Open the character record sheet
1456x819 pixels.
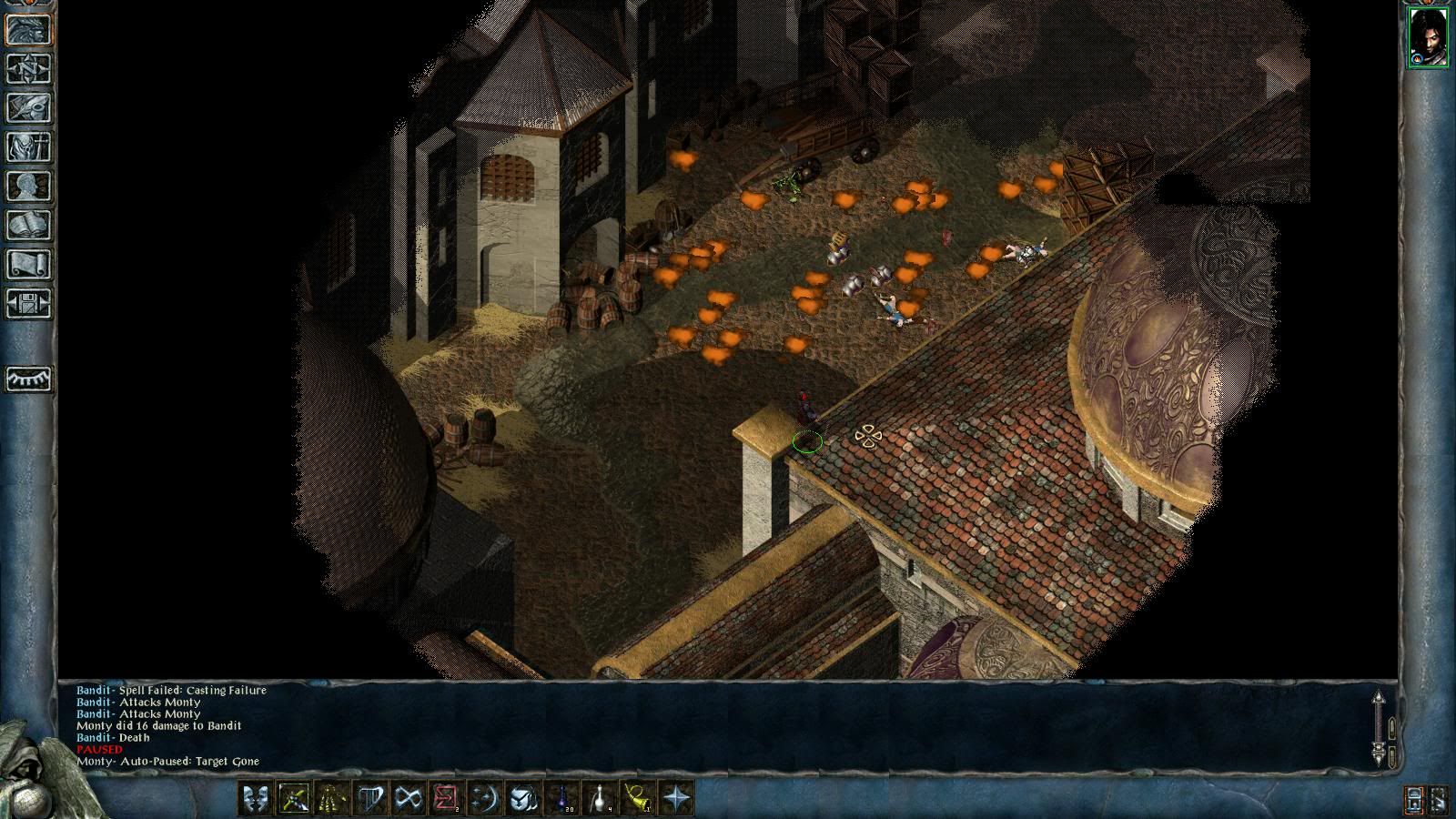(x=29, y=186)
